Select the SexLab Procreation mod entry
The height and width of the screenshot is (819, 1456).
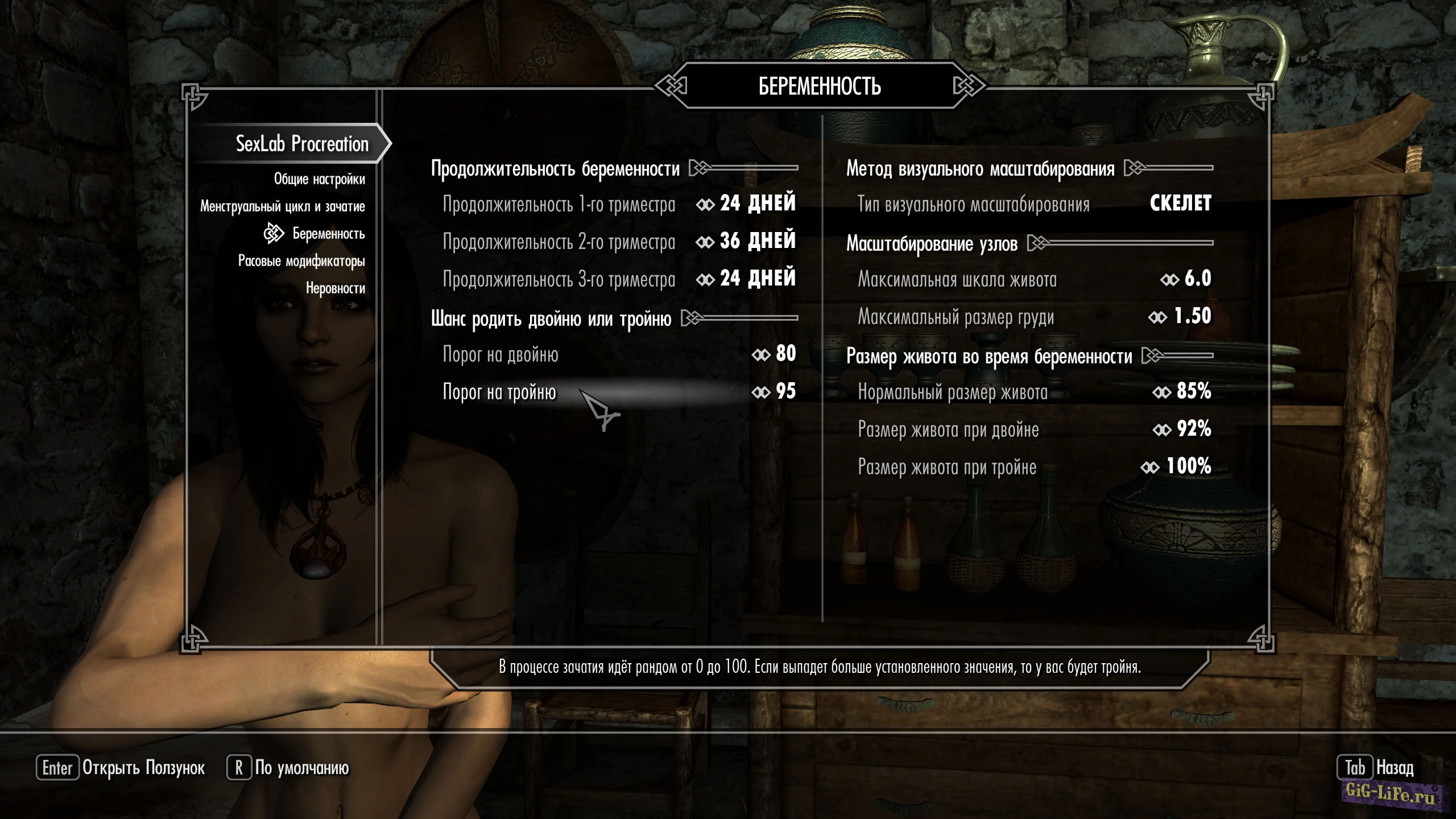[x=301, y=144]
